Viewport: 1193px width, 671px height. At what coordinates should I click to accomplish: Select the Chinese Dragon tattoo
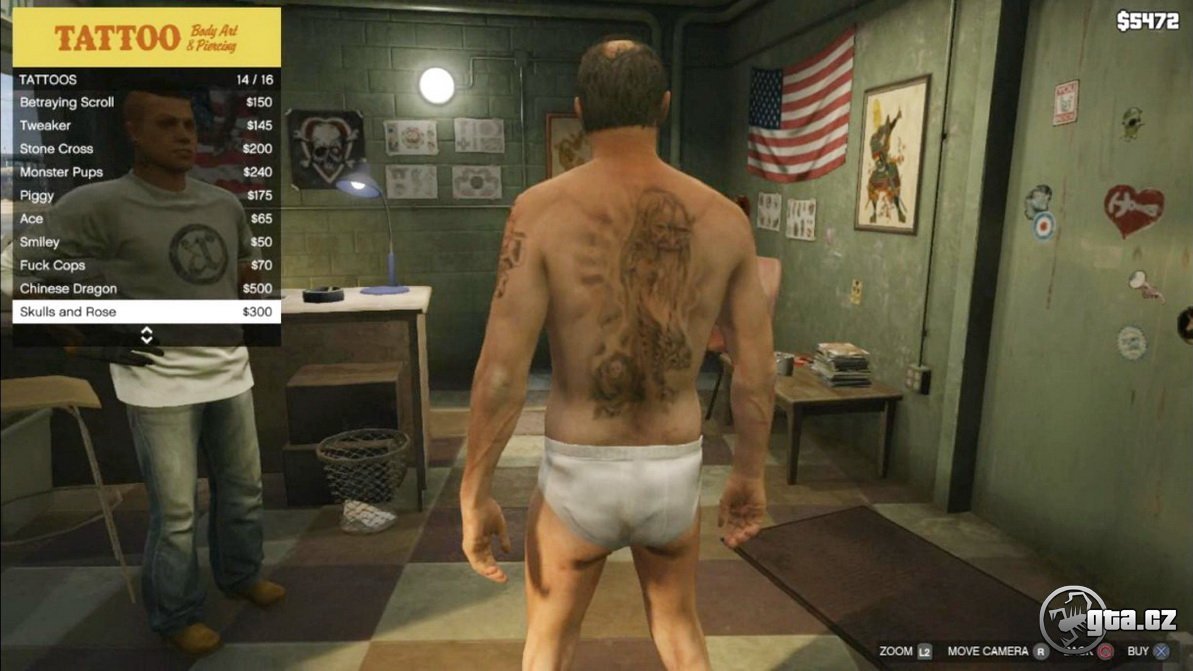point(146,289)
